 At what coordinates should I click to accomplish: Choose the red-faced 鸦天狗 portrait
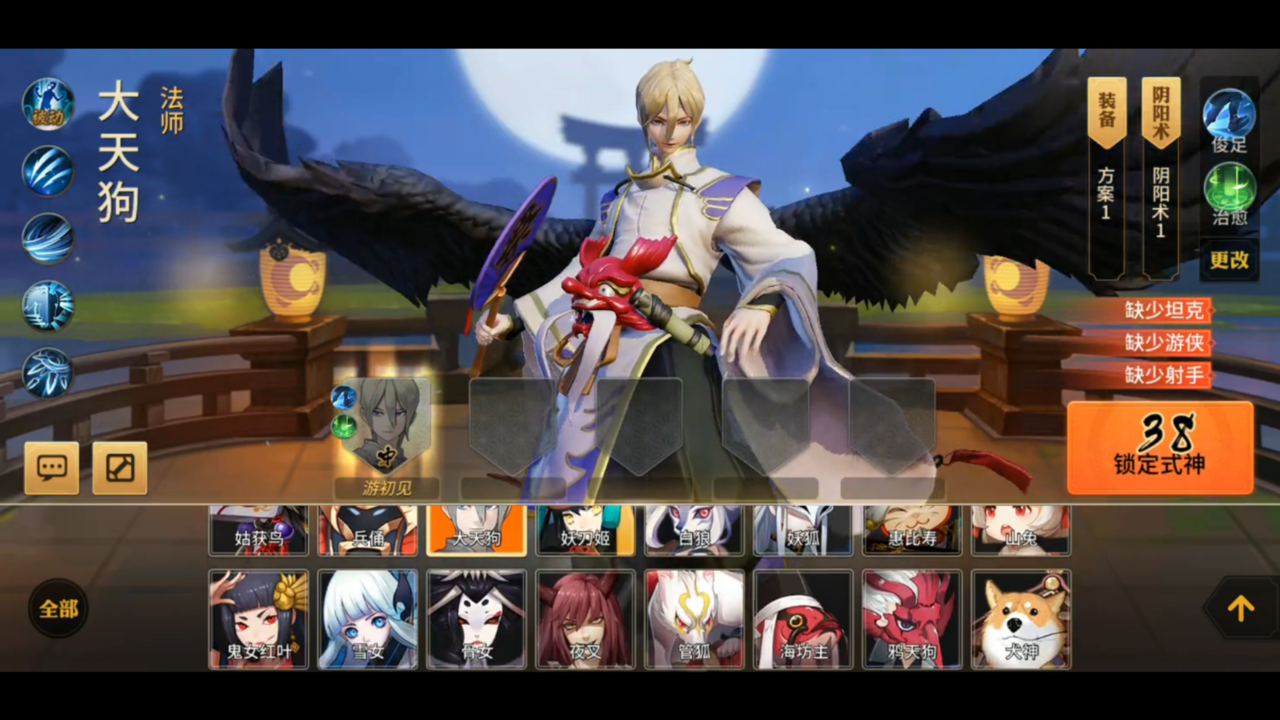(912, 619)
